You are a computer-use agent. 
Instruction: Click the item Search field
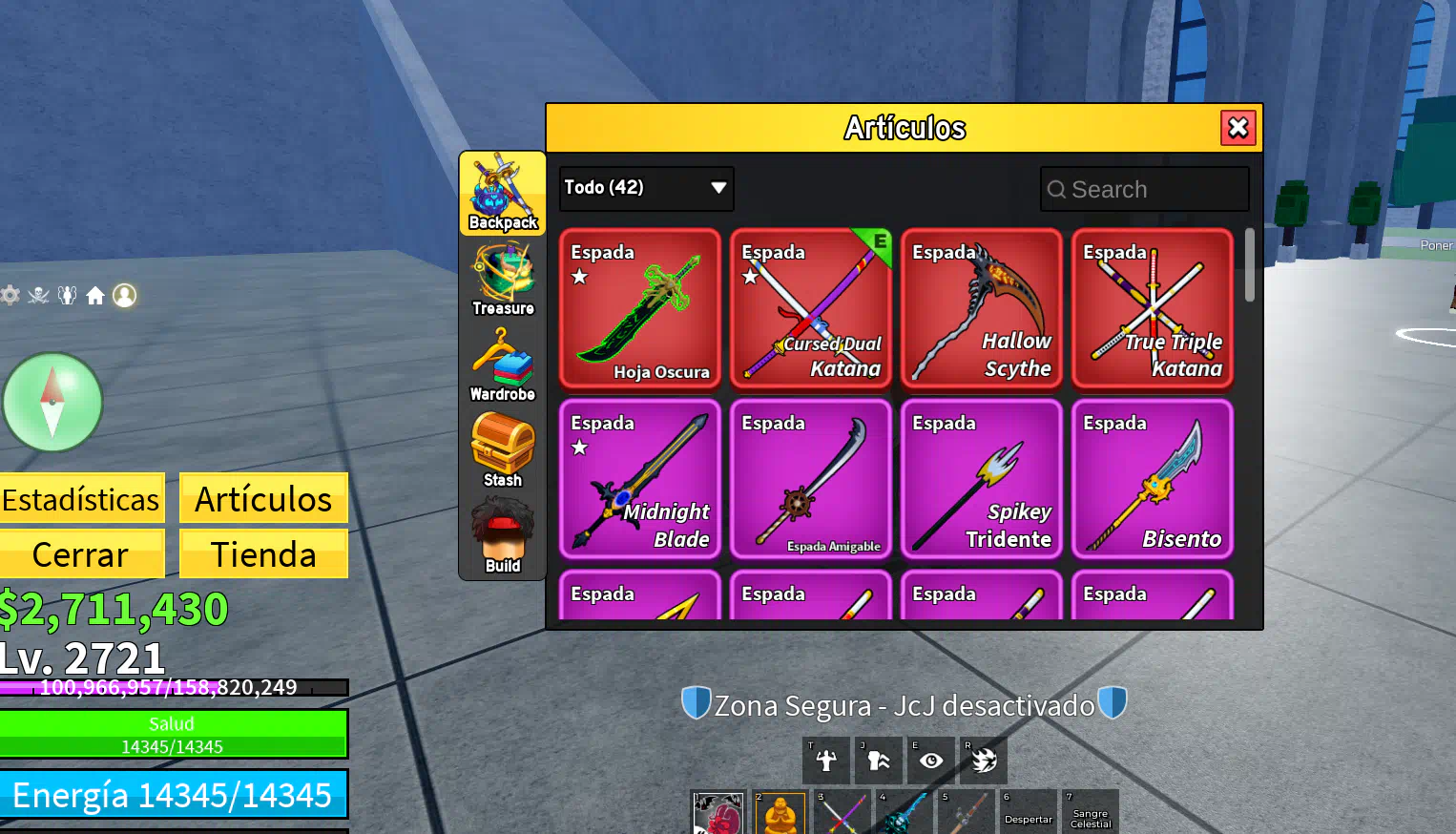pyautogui.click(x=1145, y=189)
